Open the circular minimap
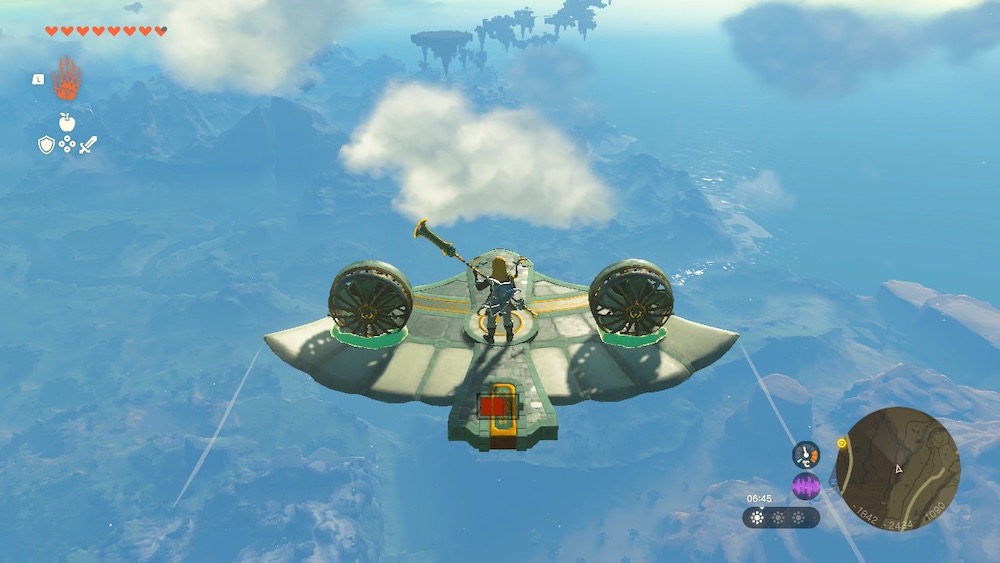The image size is (1000, 563). [897, 468]
